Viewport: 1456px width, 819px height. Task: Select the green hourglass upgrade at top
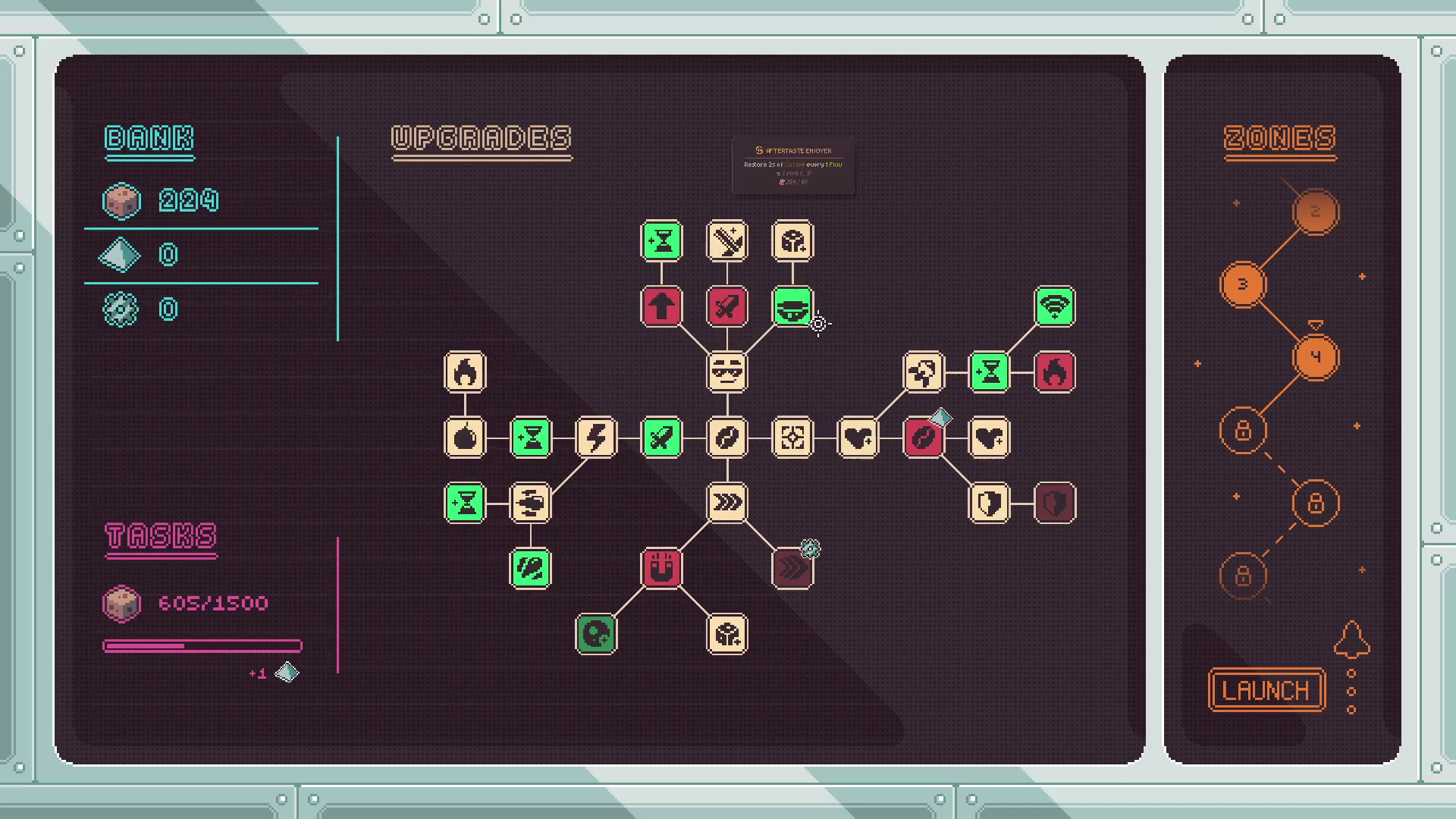661,240
